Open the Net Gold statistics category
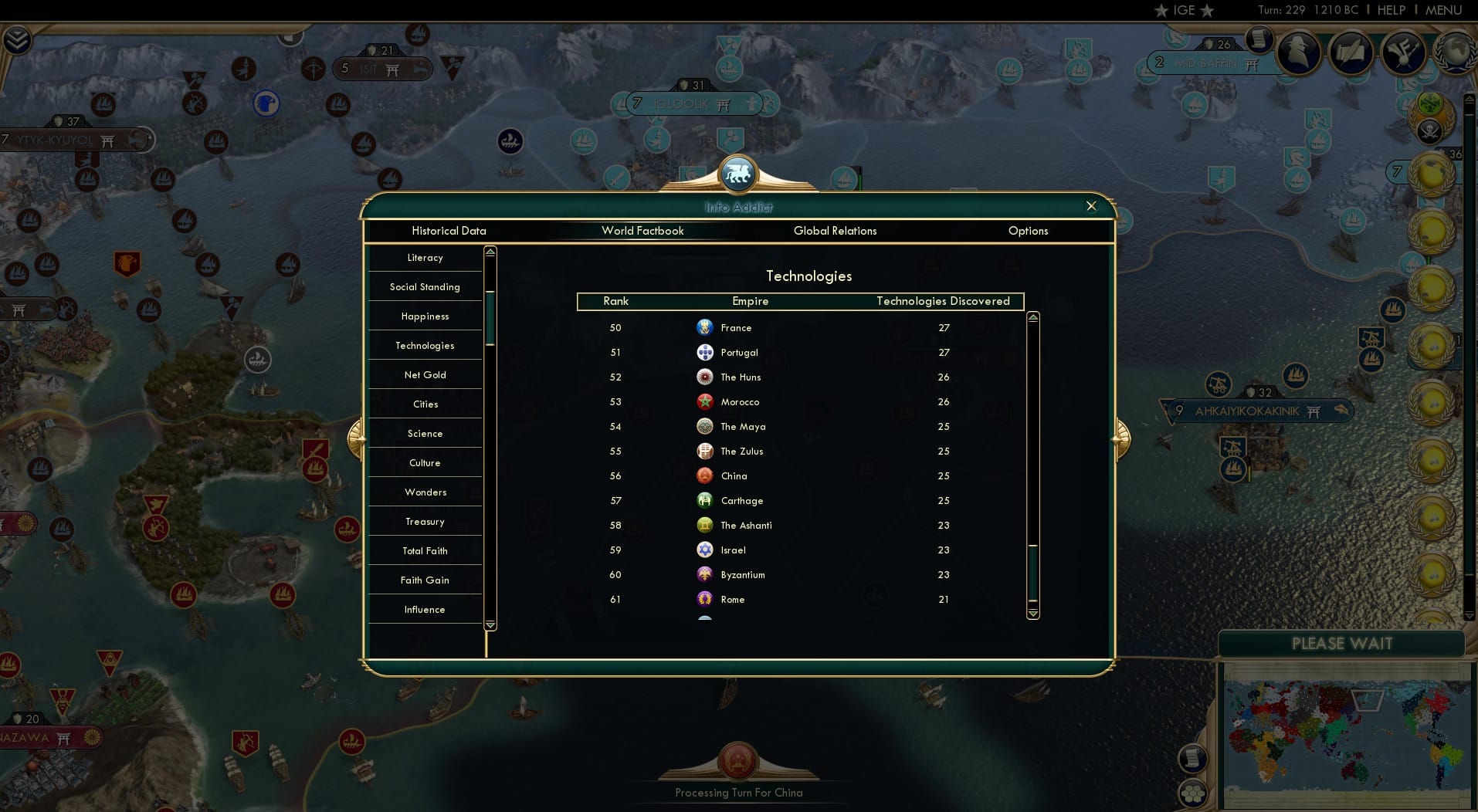 (425, 374)
